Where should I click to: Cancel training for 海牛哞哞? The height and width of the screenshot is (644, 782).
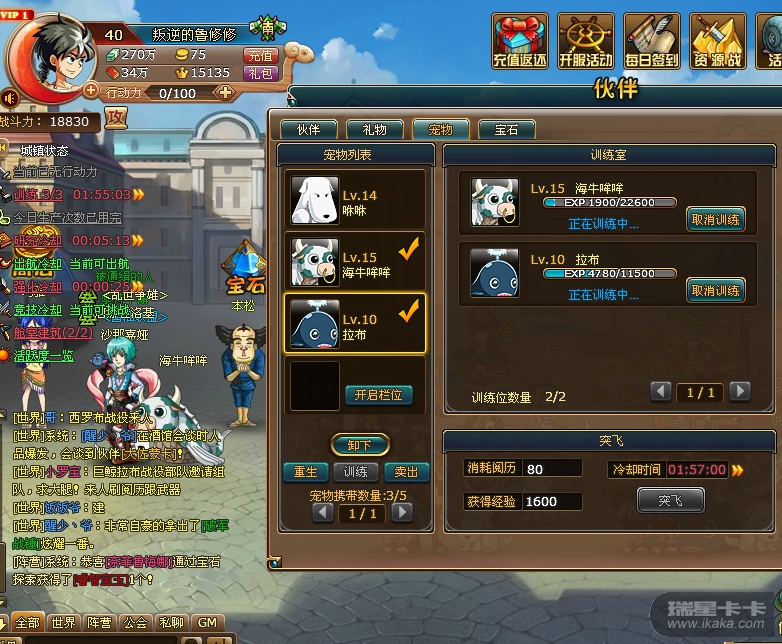715,219
